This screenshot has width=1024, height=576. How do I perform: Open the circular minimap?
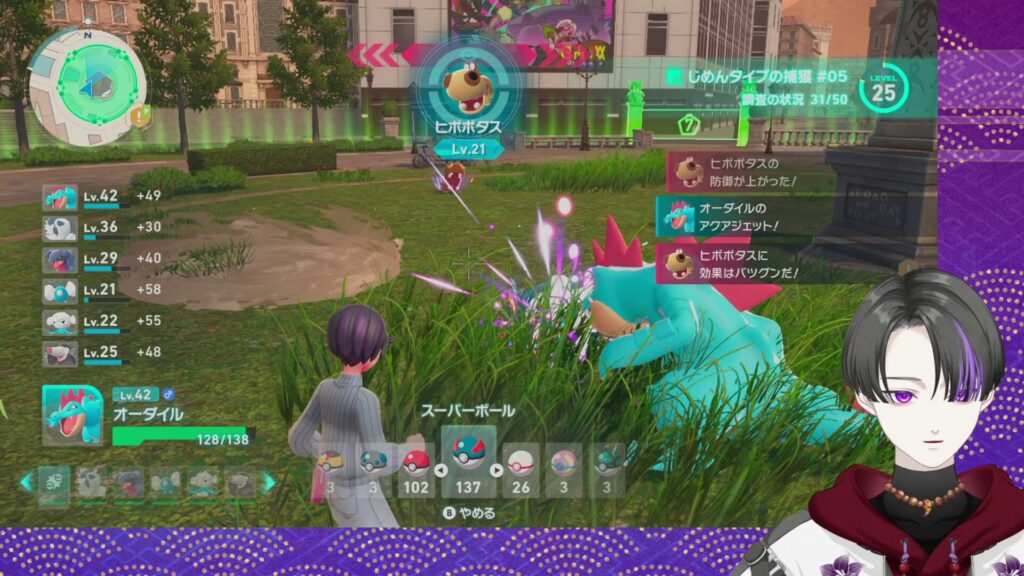(89, 84)
